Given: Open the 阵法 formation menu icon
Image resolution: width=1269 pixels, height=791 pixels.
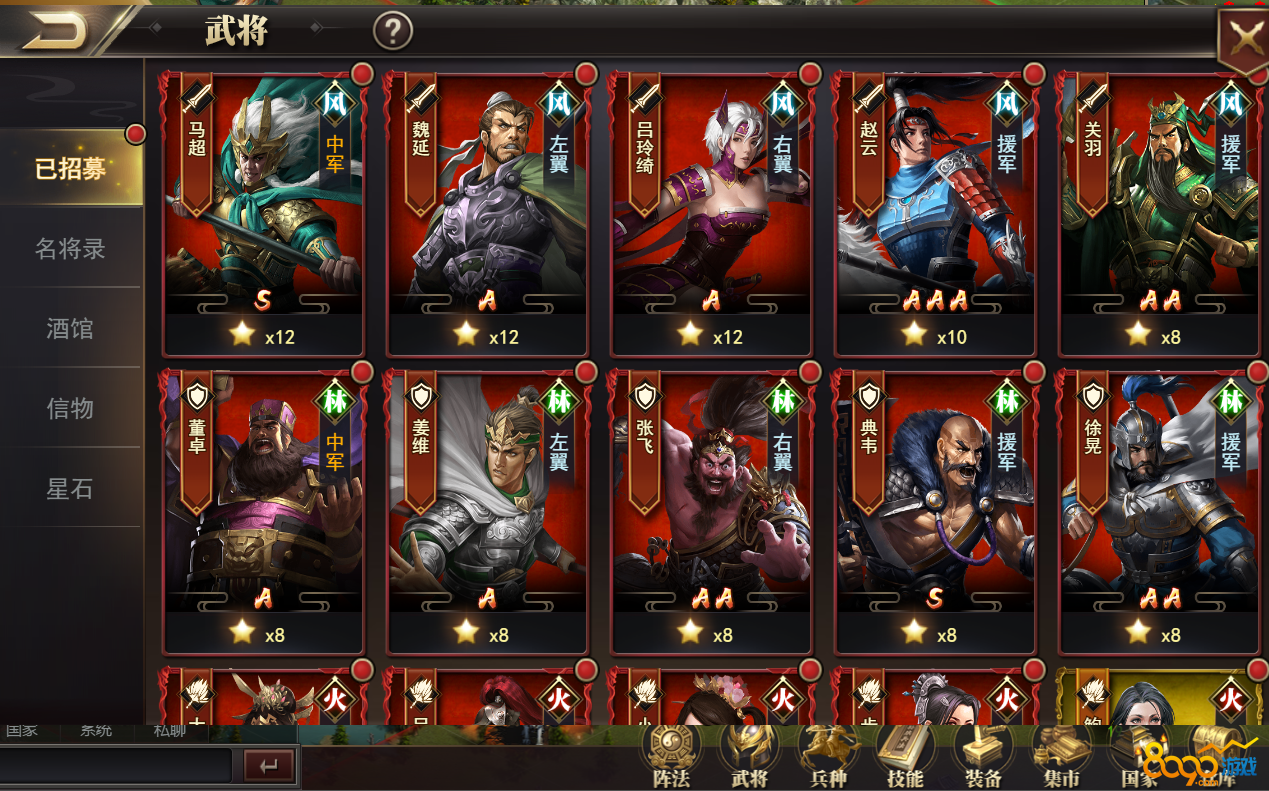Looking at the screenshot, I should coord(671,757).
